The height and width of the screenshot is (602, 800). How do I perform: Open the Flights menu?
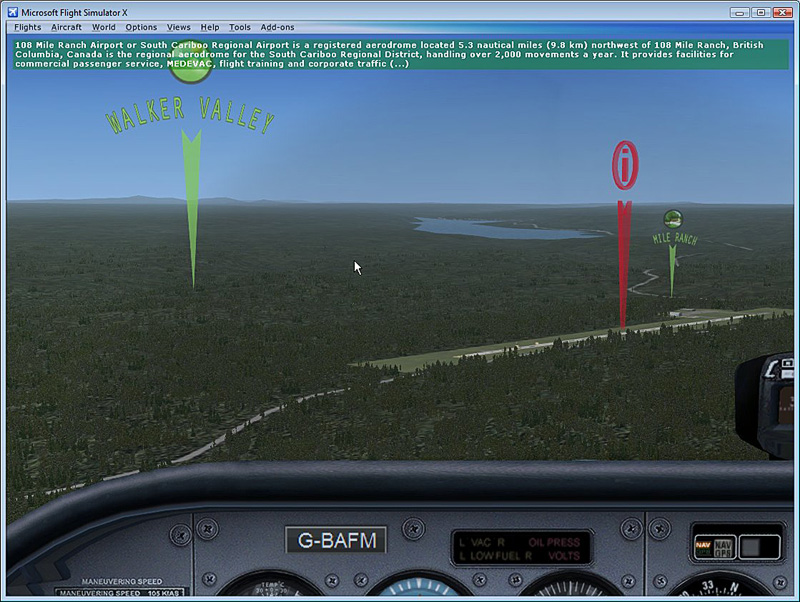coord(28,27)
